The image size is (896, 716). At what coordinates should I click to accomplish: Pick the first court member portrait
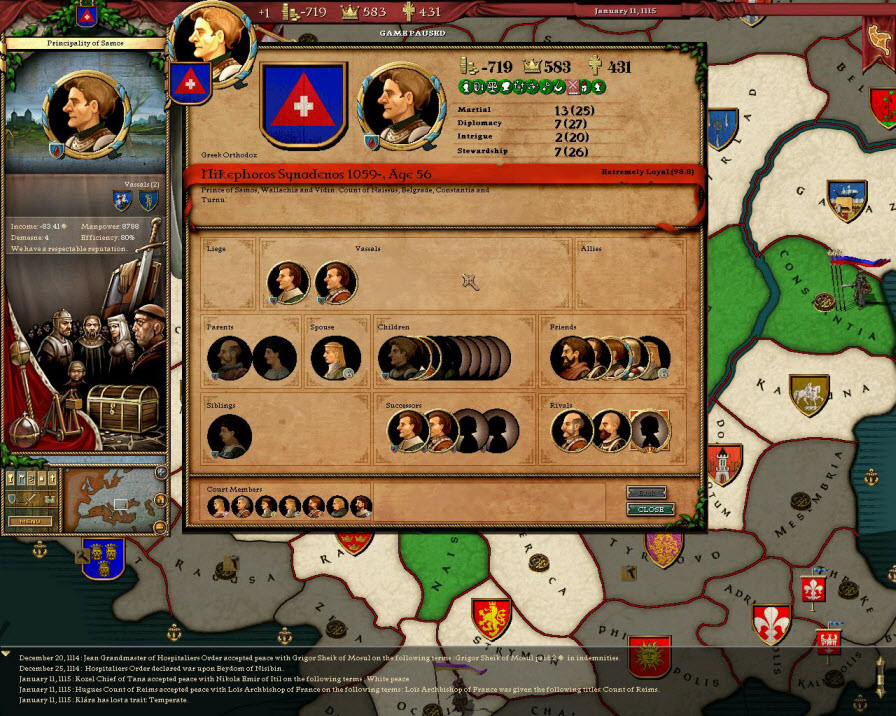coord(219,506)
